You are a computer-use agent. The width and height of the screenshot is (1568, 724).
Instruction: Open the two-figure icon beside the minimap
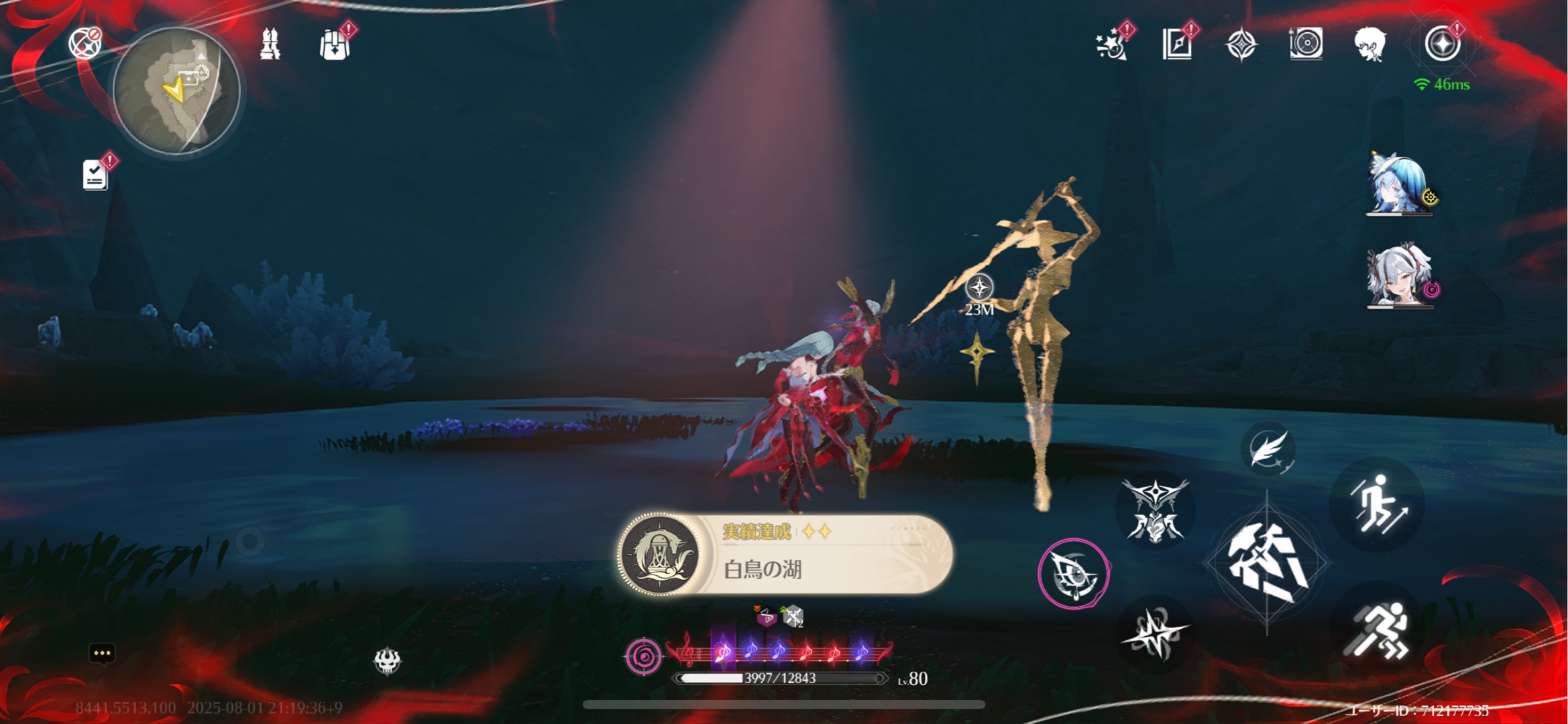(270, 44)
